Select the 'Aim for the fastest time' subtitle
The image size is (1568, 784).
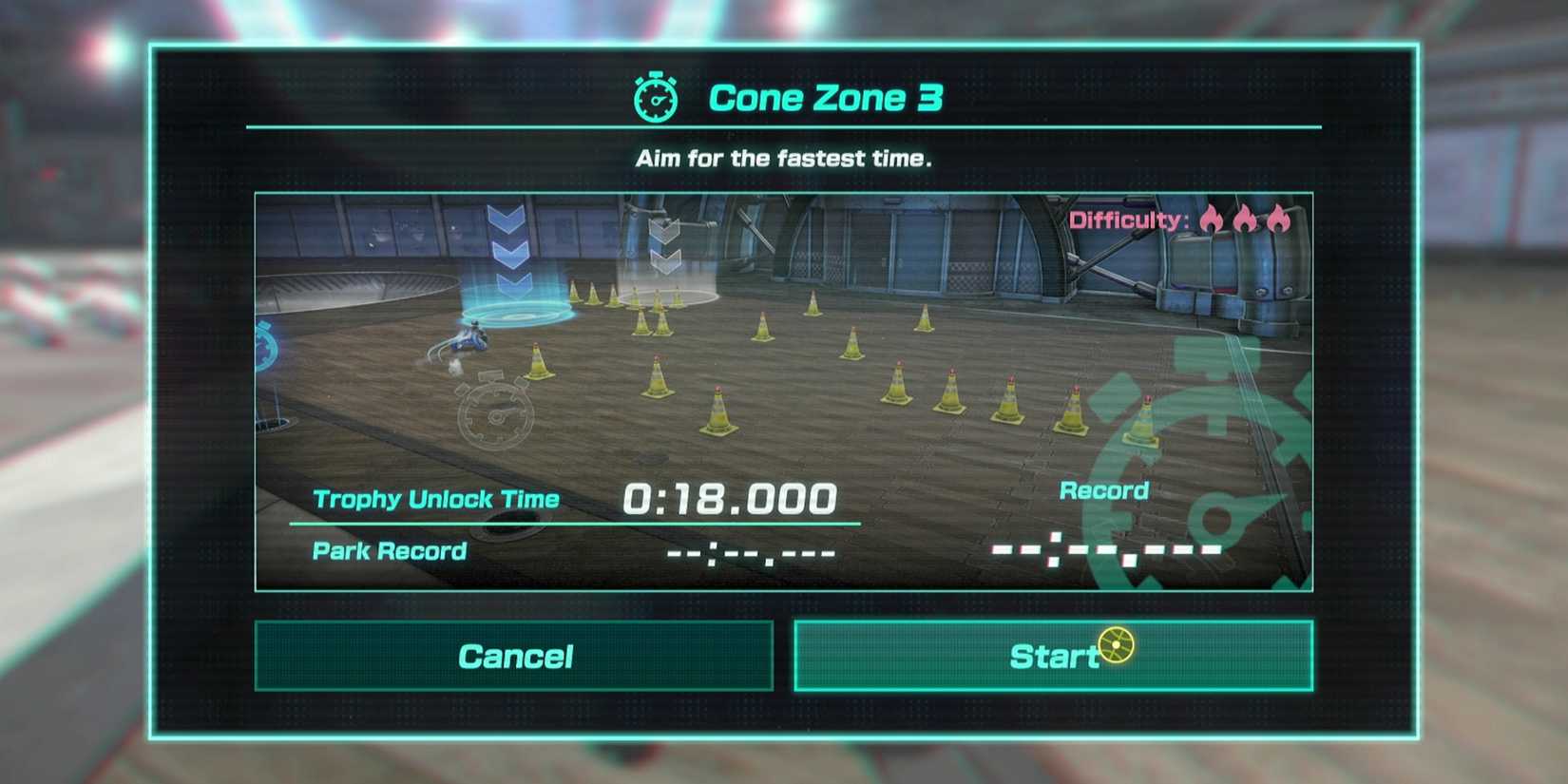click(x=784, y=158)
